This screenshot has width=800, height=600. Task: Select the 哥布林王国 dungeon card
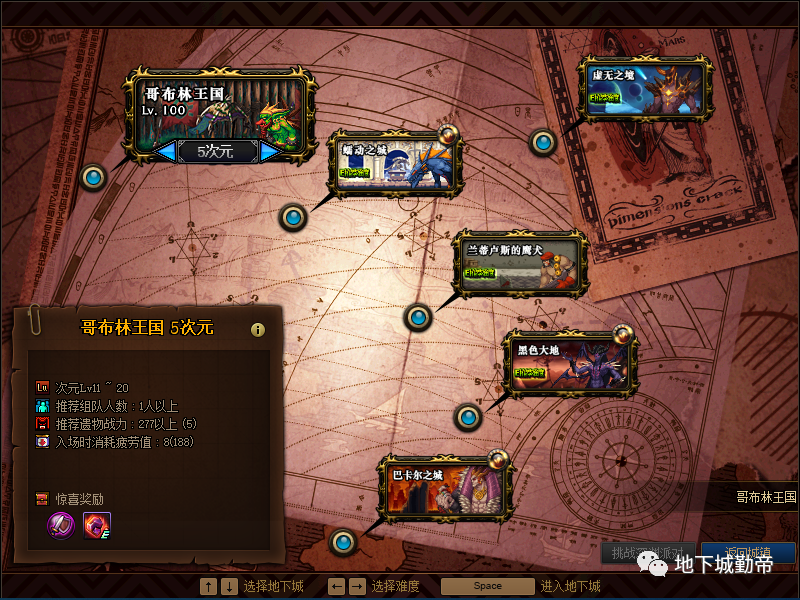[220, 108]
